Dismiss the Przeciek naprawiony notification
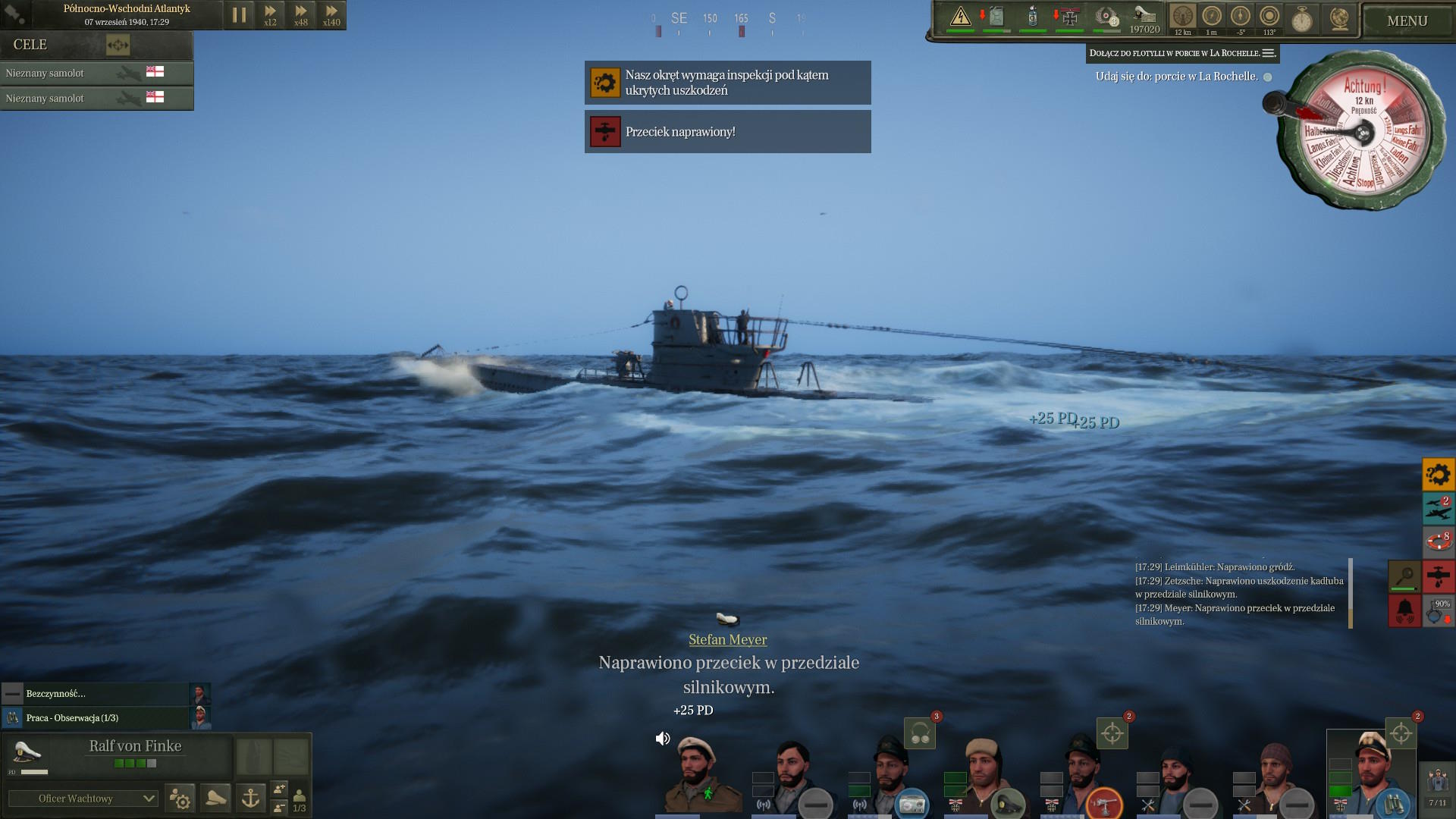Viewport: 1456px width, 819px height. coord(727,132)
